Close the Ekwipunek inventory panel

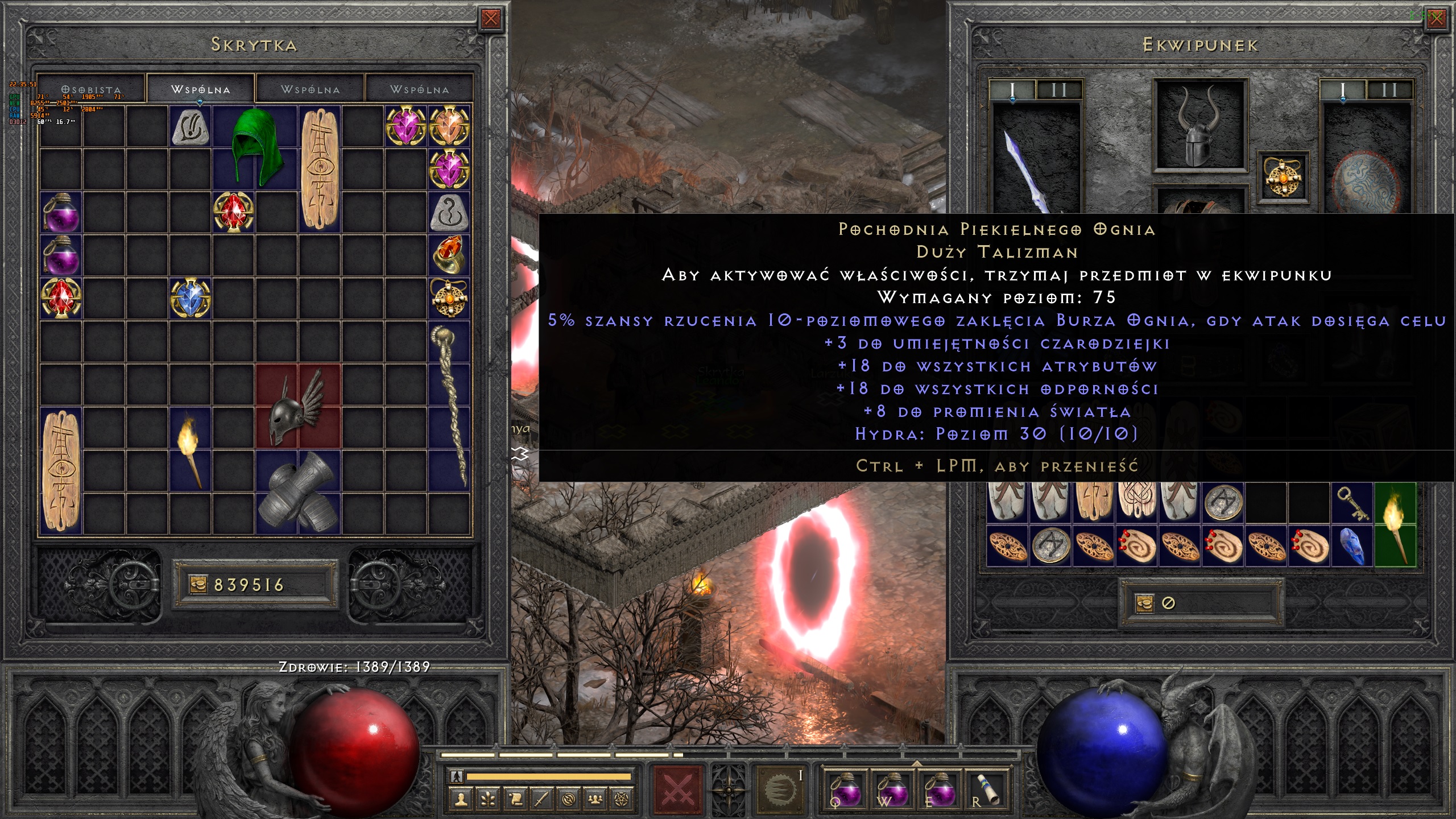1436,19
